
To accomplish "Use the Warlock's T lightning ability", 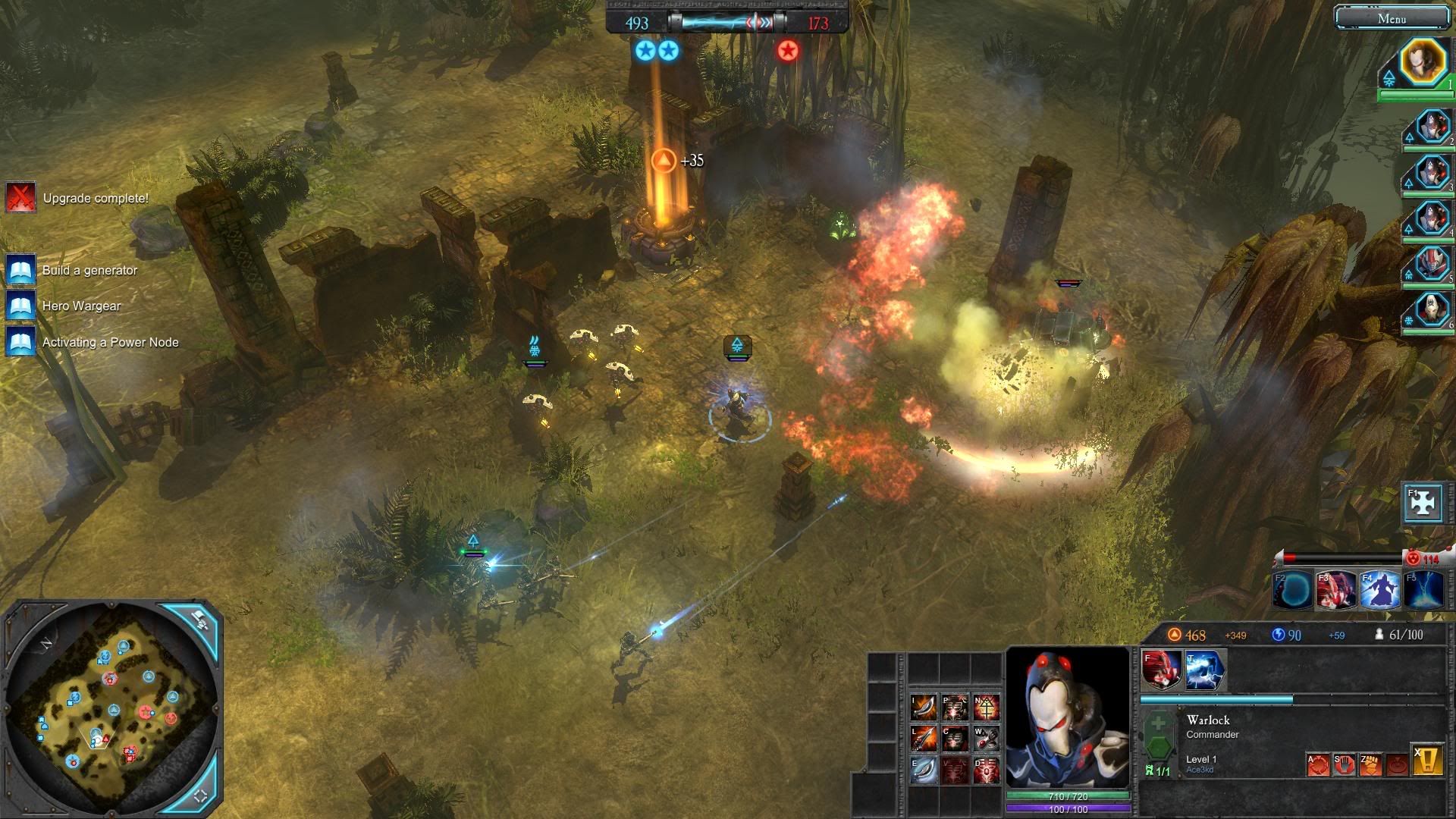I will click(1204, 670).
